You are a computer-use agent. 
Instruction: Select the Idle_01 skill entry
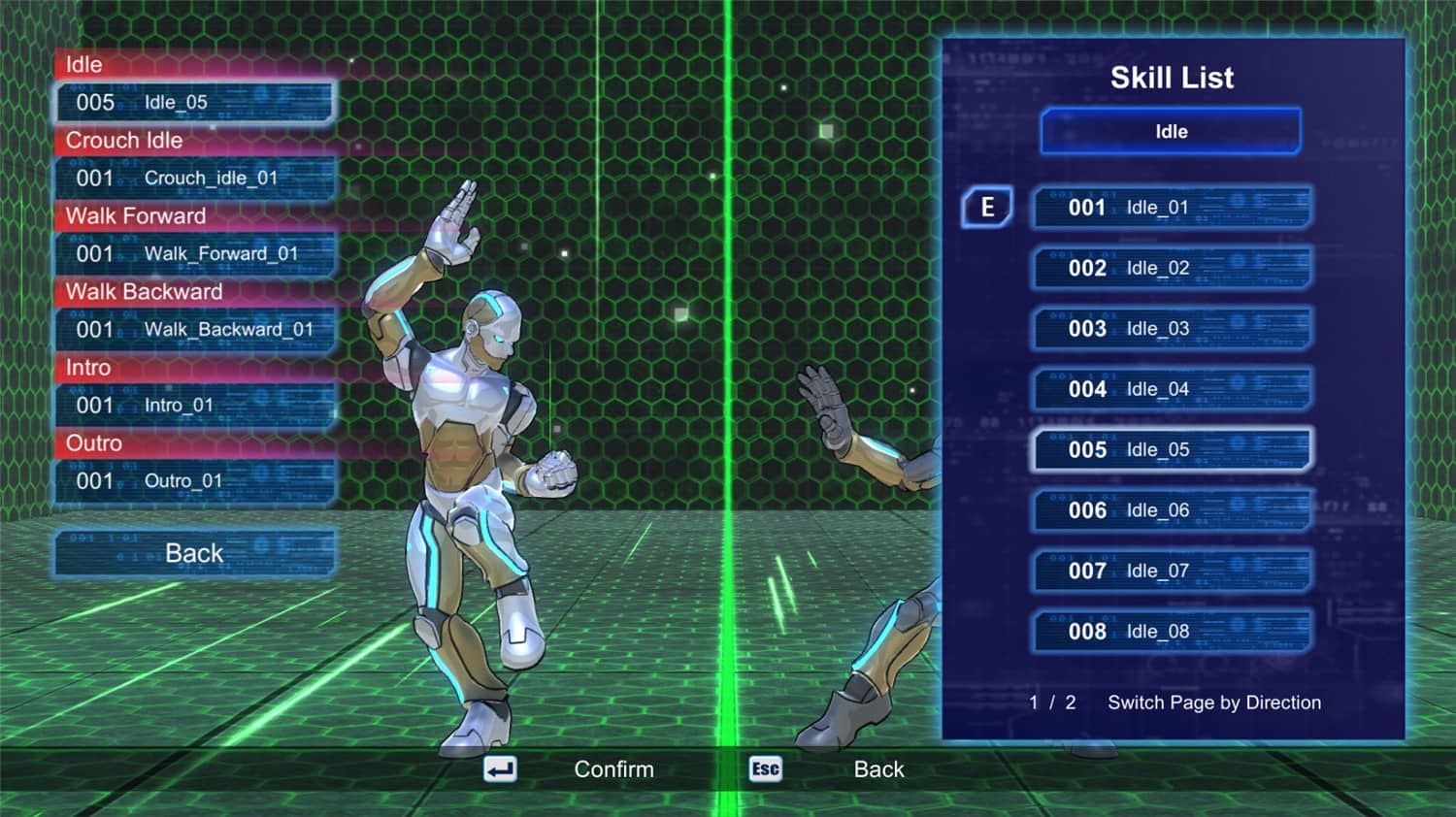1170,208
